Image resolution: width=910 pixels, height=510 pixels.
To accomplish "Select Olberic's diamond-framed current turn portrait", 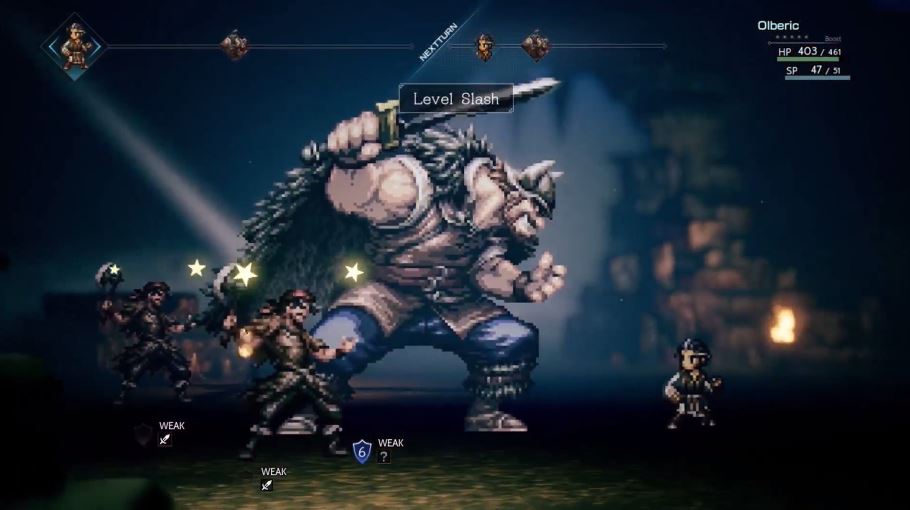I will point(76,45).
